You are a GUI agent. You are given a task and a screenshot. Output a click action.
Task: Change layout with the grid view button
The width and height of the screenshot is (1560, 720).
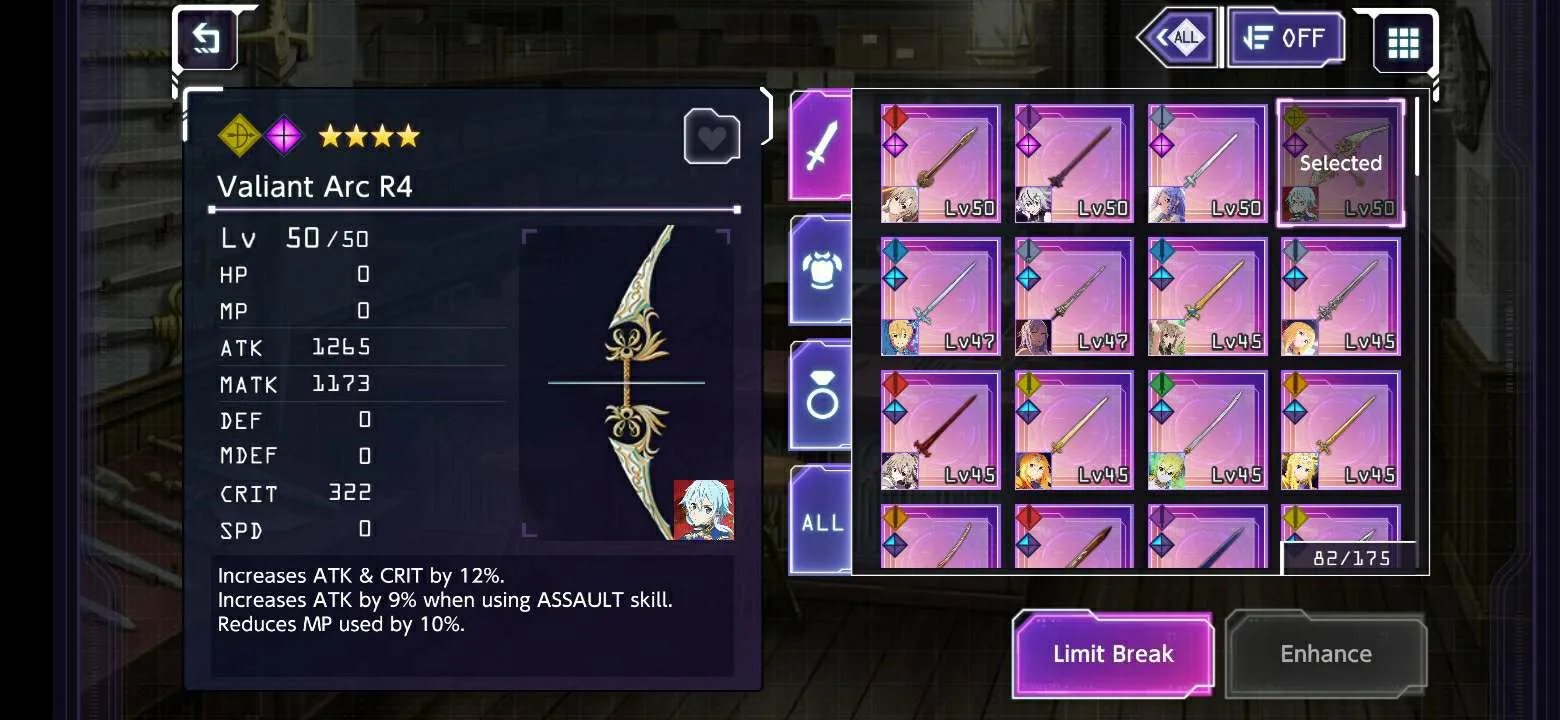[x=1403, y=42]
